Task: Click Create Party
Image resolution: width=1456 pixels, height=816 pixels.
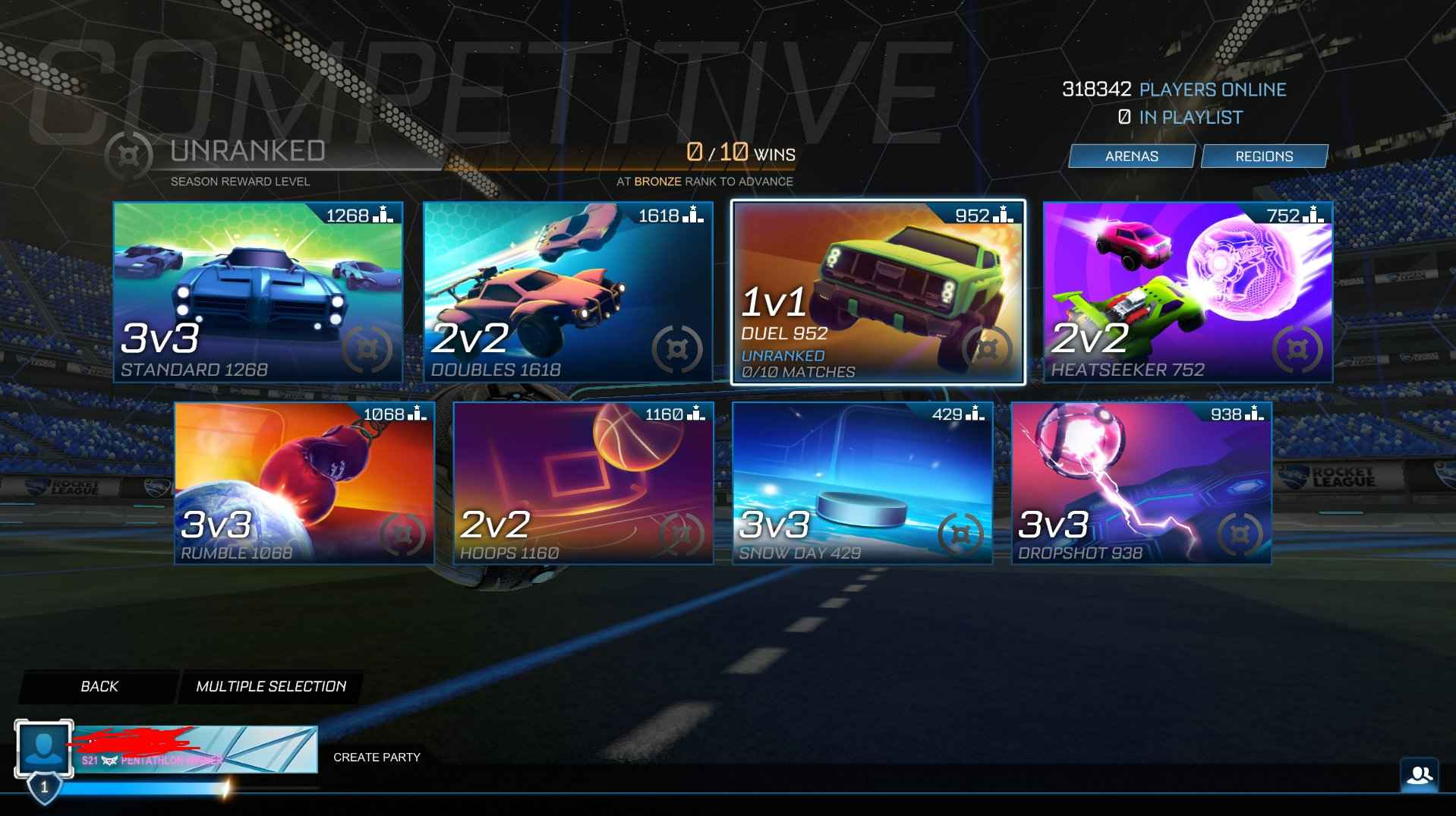Action: (376, 756)
